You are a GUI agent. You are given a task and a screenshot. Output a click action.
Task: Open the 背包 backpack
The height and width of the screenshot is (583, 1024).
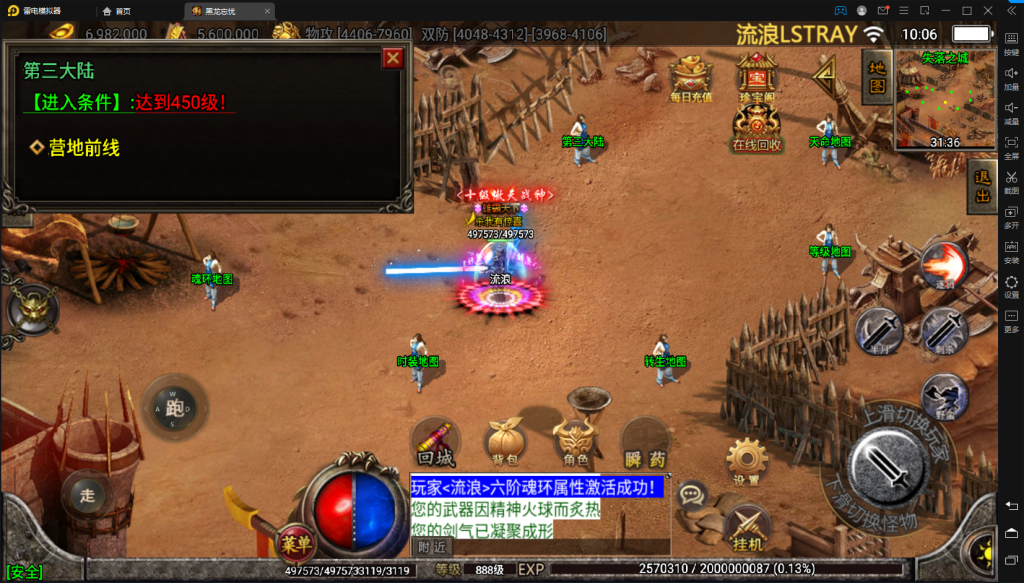click(505, 443)
